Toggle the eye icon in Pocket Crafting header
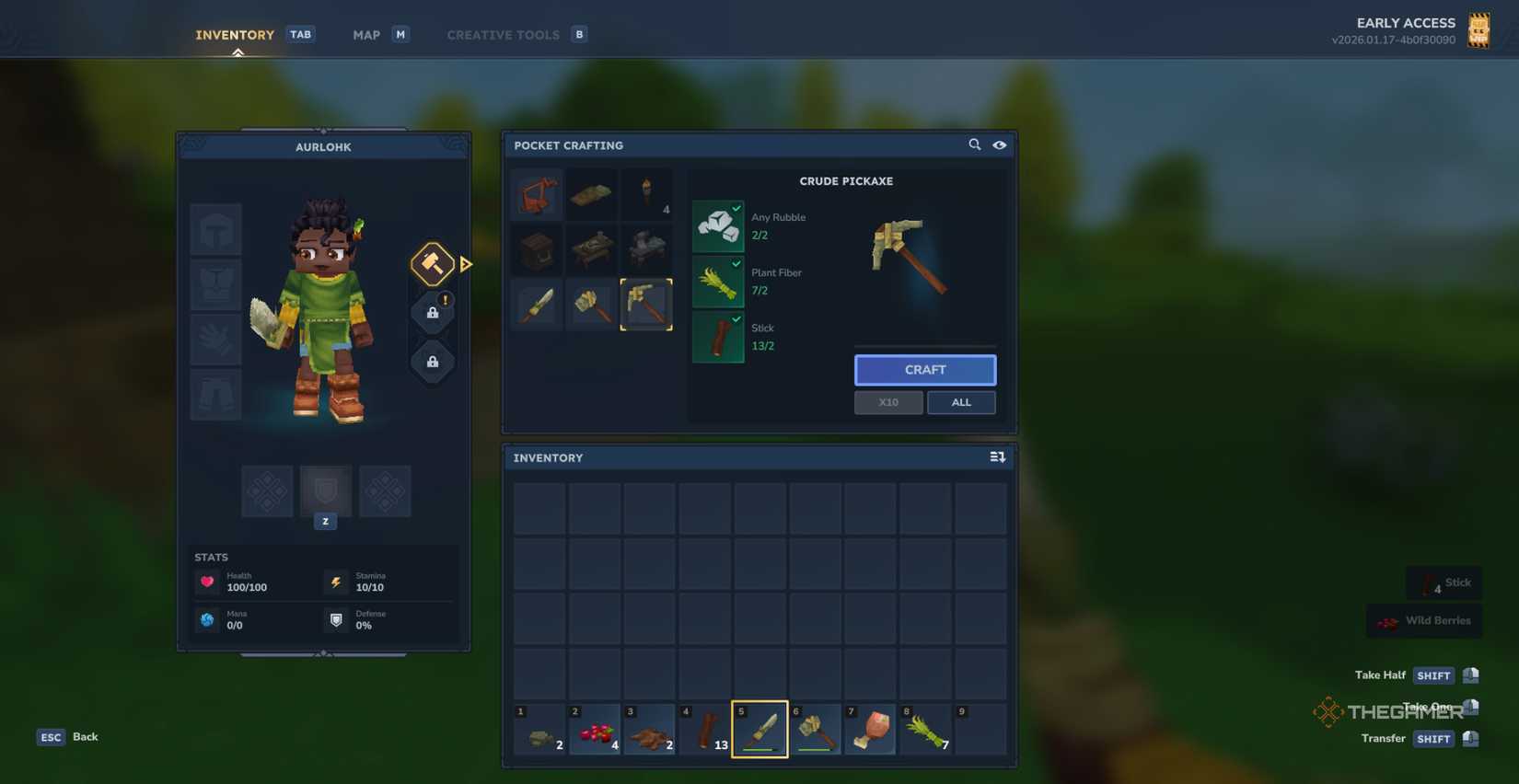Viewport: 1519px width, 784px height. 1000,144
